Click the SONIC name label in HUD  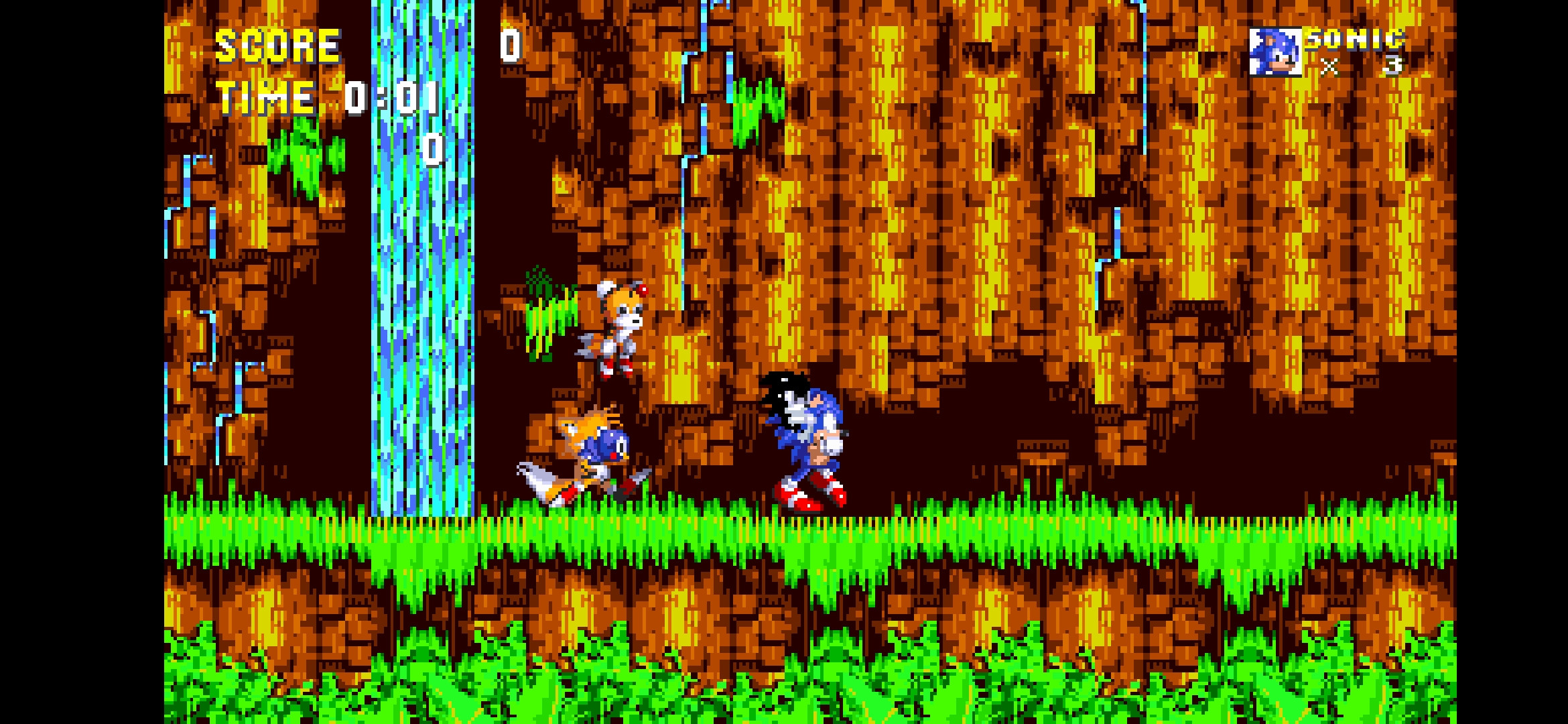coord(1354,42)
